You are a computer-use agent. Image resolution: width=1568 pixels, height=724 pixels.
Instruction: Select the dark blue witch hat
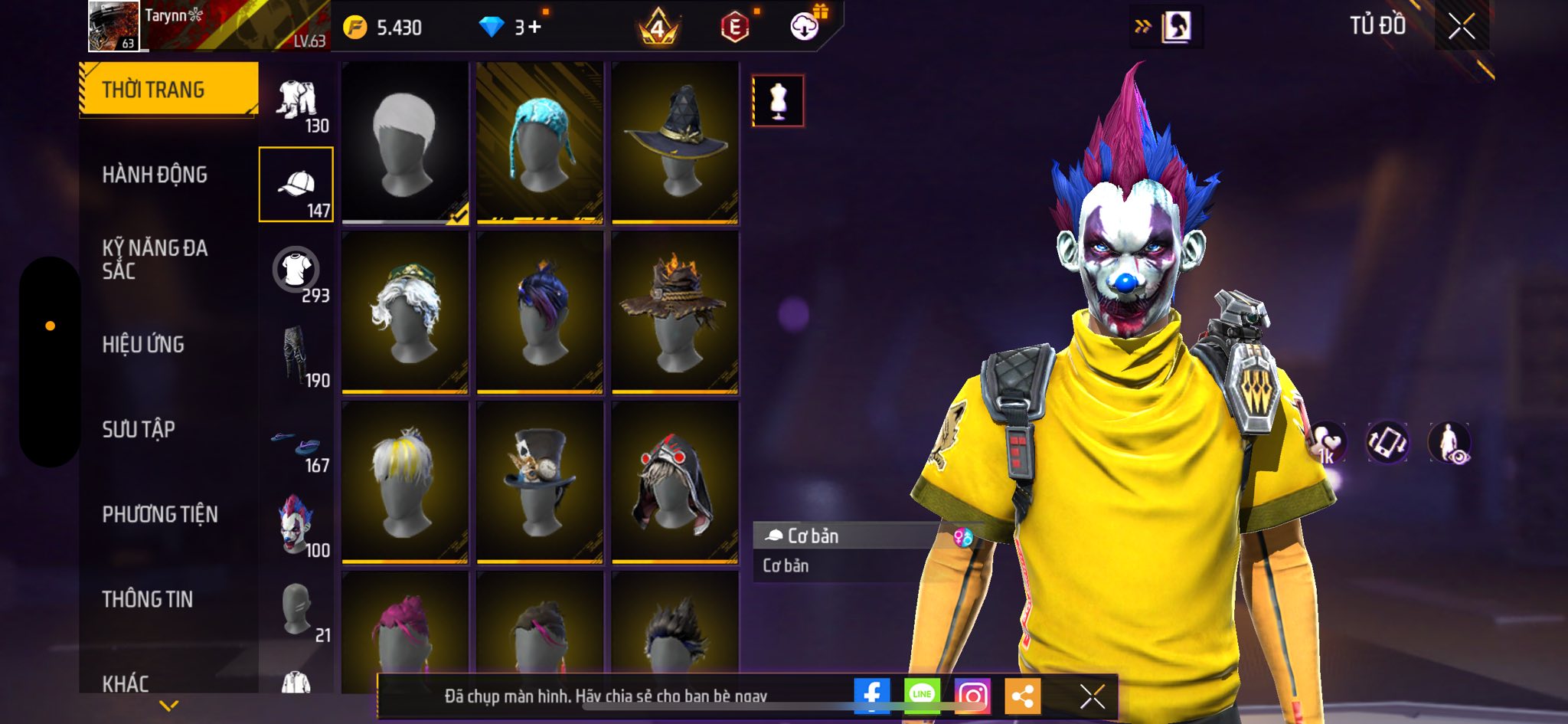coord(675,143)
